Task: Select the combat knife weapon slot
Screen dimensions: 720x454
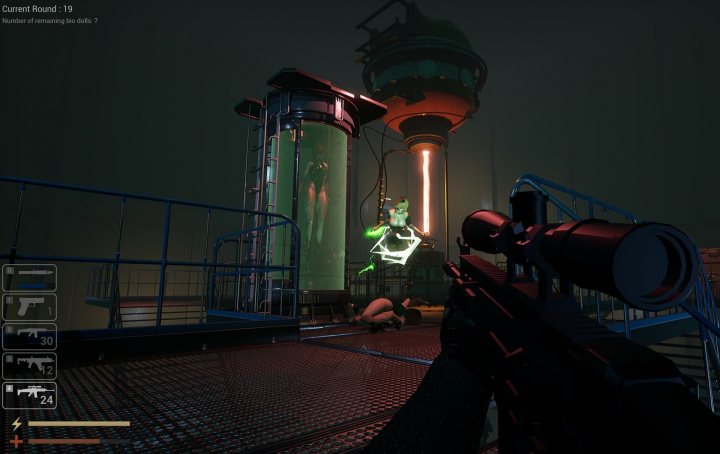Action: (x=29, y=278)
